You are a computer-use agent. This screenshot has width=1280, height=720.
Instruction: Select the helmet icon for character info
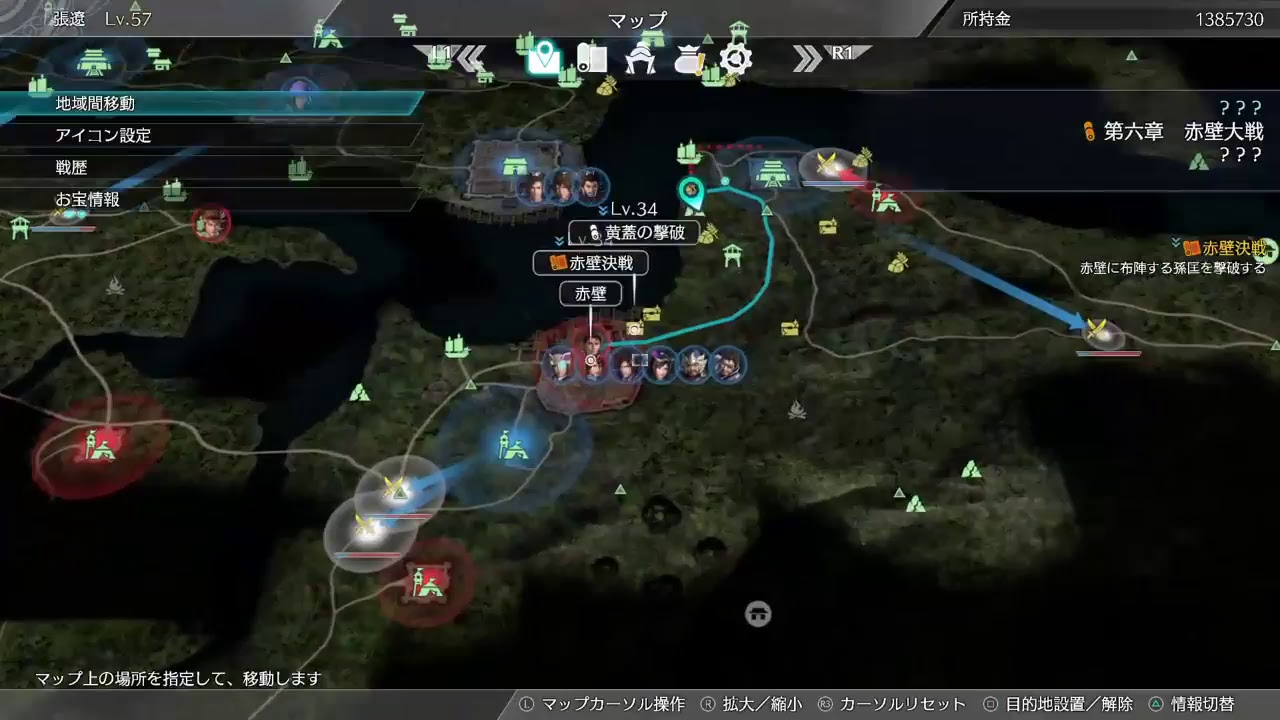pos(641,58)
